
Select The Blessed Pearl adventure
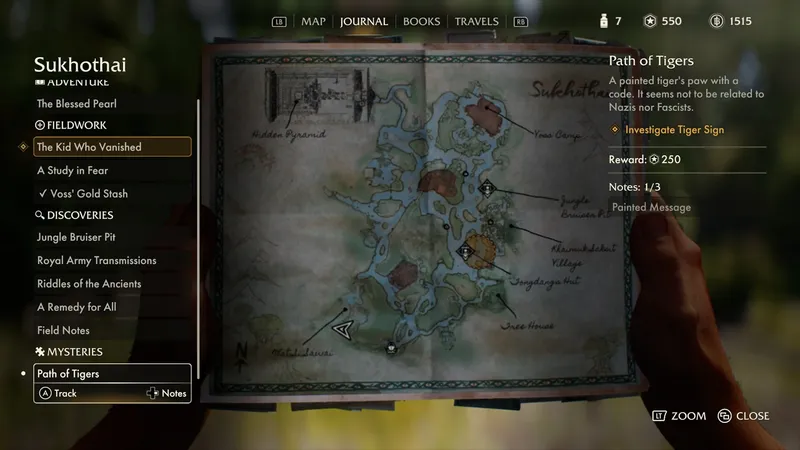tap(75, 103)
